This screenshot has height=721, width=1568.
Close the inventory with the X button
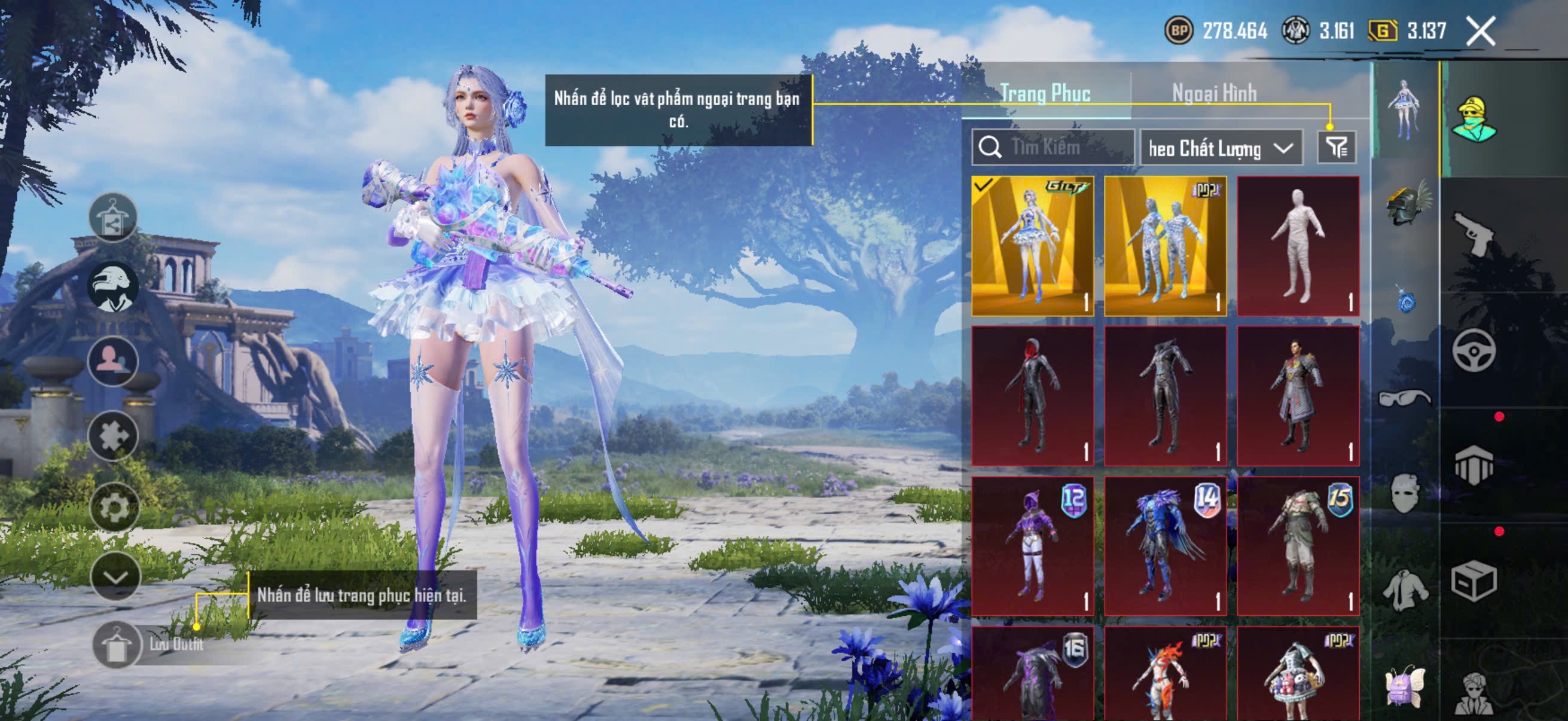(1480, 31)
